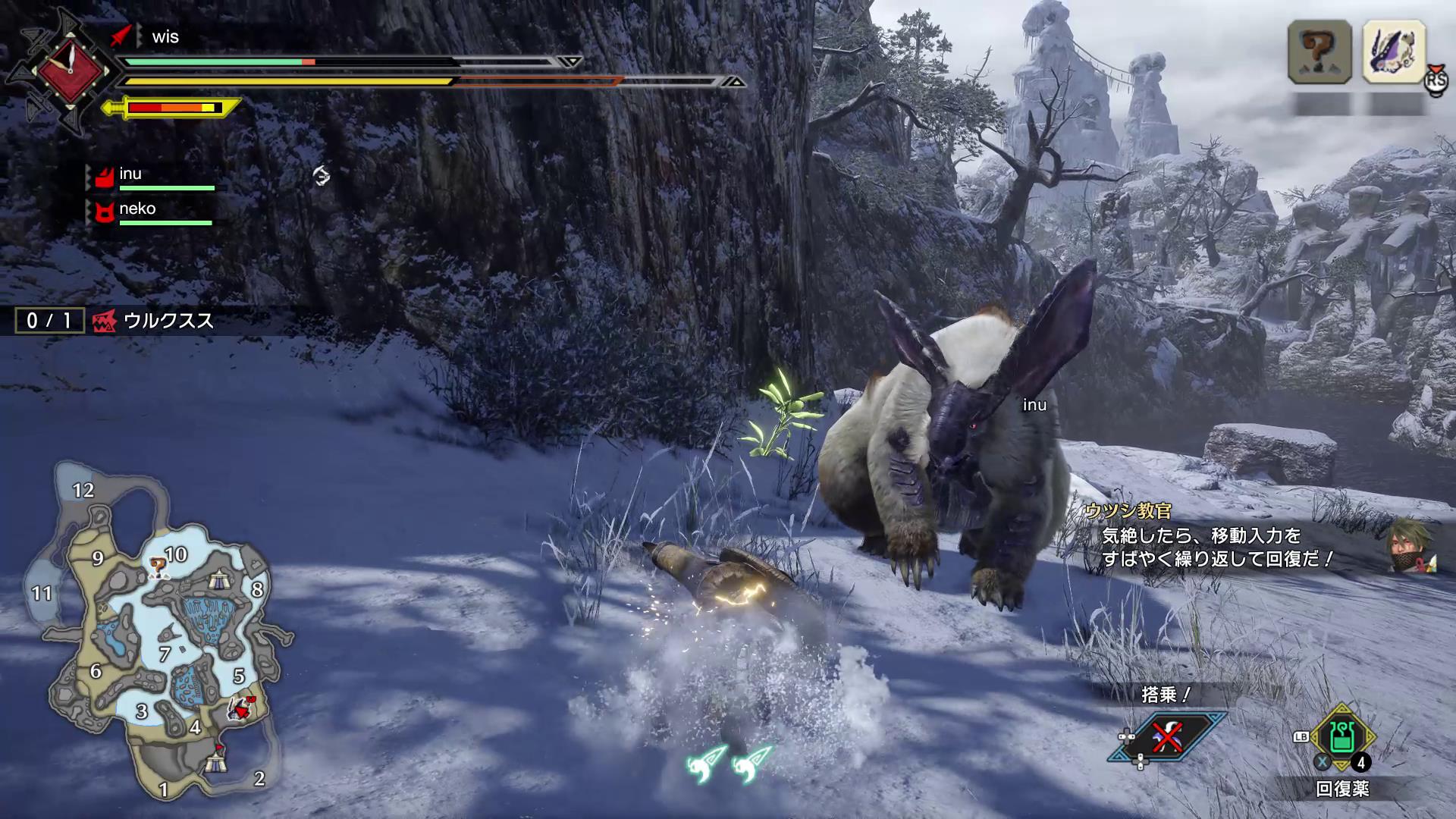The image size is (1456, 819).
Task: Use the 回復薬 potion item slot
Action: tap(1342, 737)
